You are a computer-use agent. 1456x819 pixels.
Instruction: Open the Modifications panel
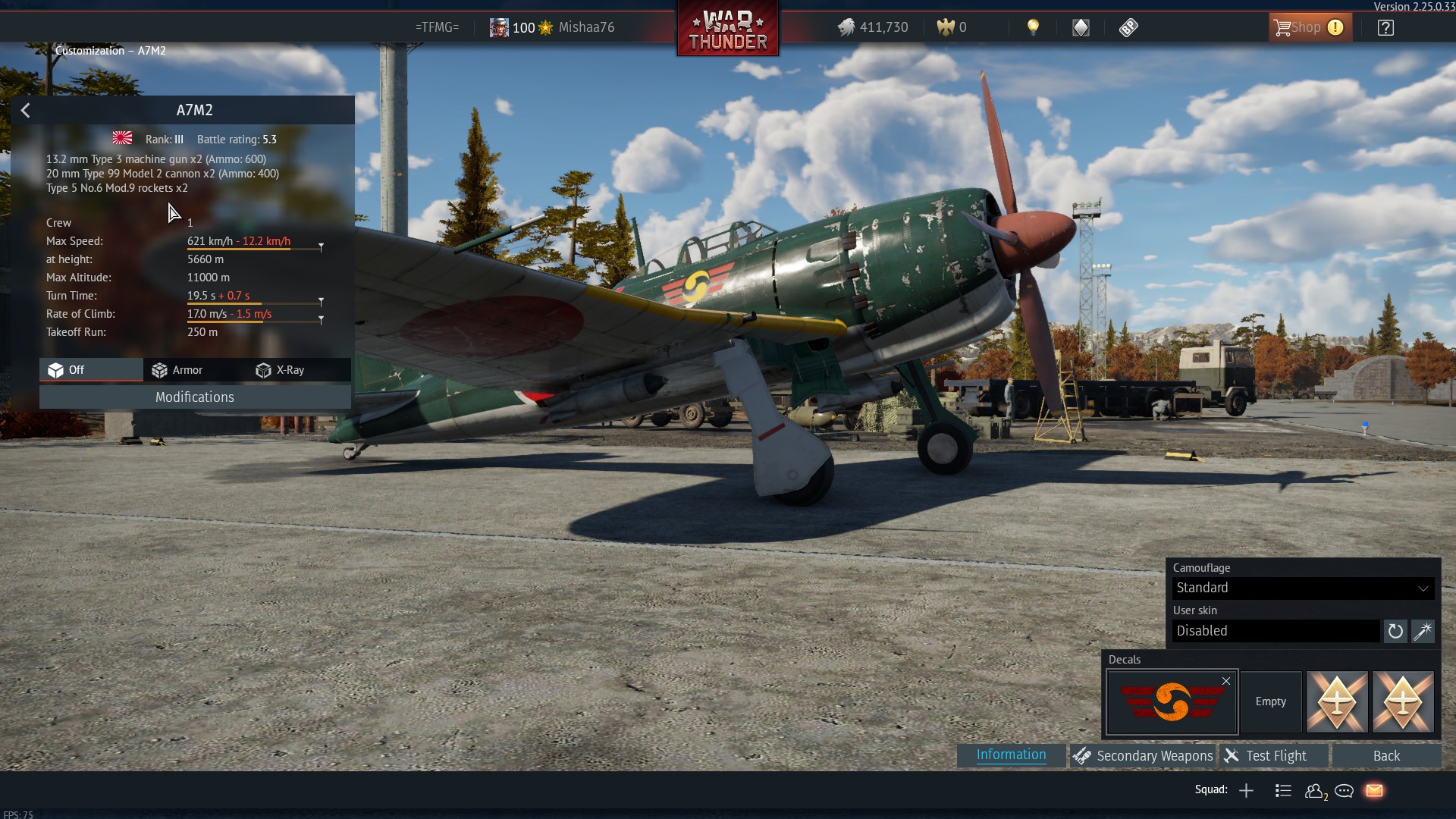(x=195, y=397)
